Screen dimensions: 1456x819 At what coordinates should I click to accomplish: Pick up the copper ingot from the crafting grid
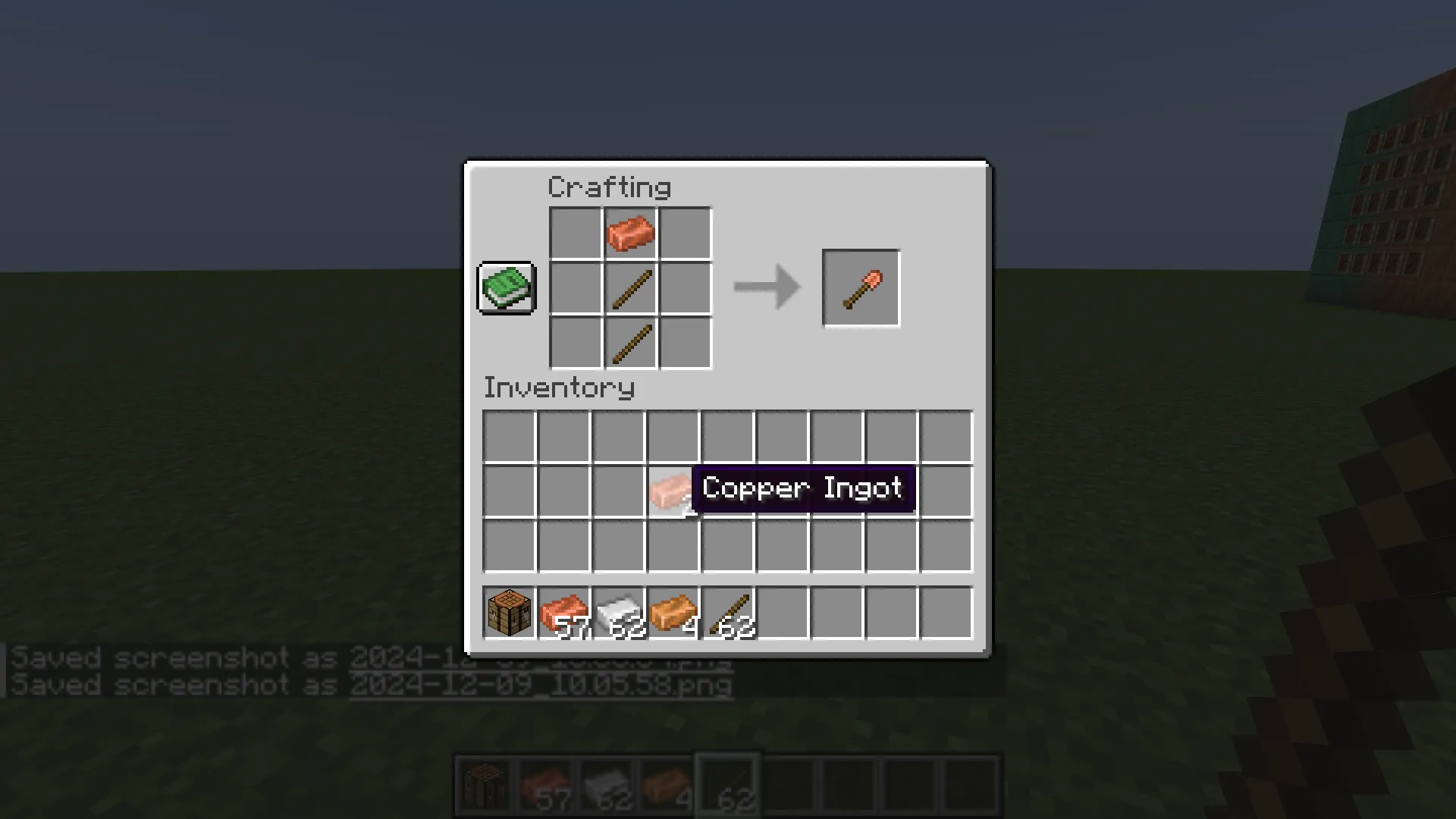pos(629,233)
